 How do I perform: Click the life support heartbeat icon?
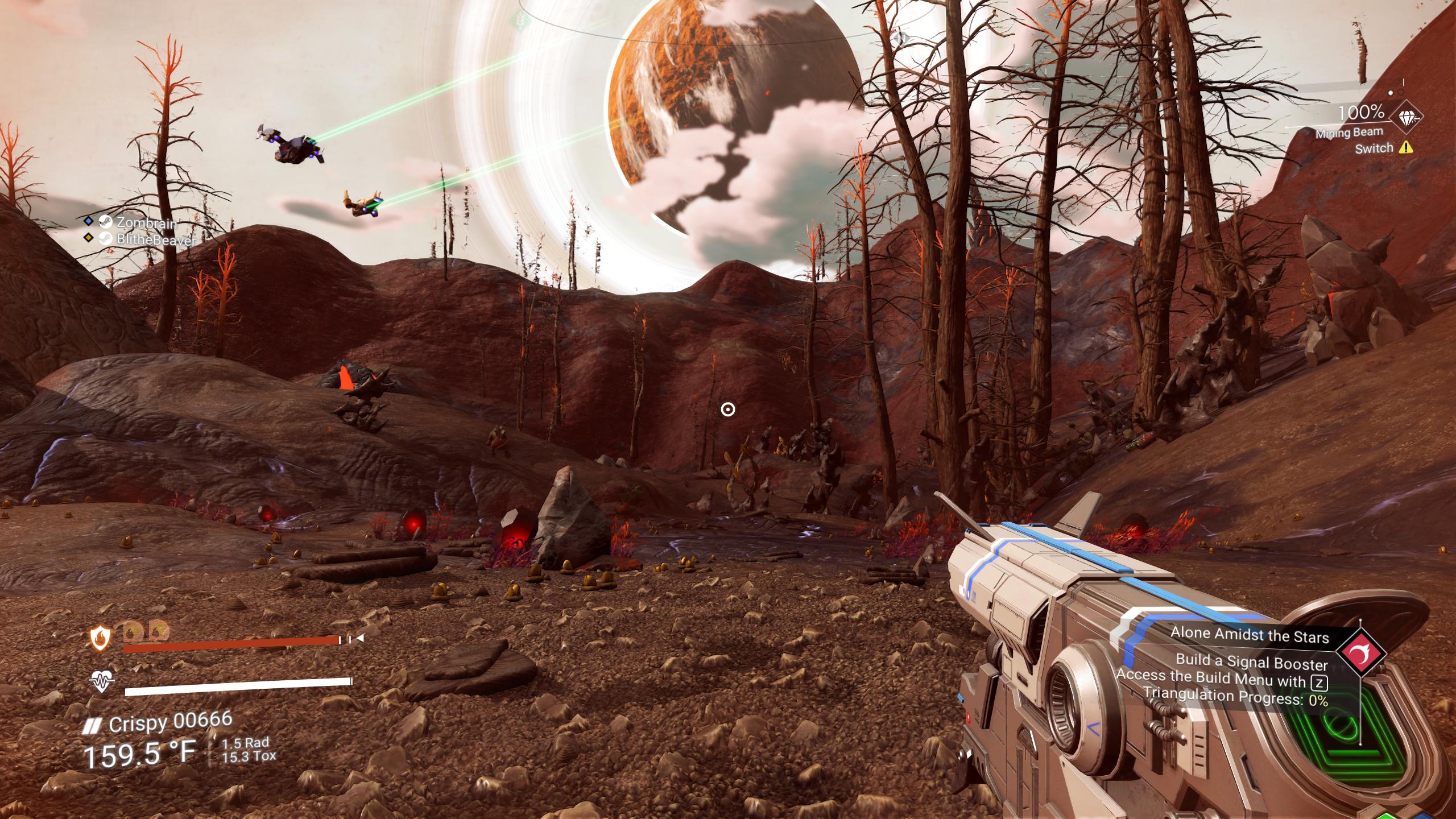[x=102, y=681]
